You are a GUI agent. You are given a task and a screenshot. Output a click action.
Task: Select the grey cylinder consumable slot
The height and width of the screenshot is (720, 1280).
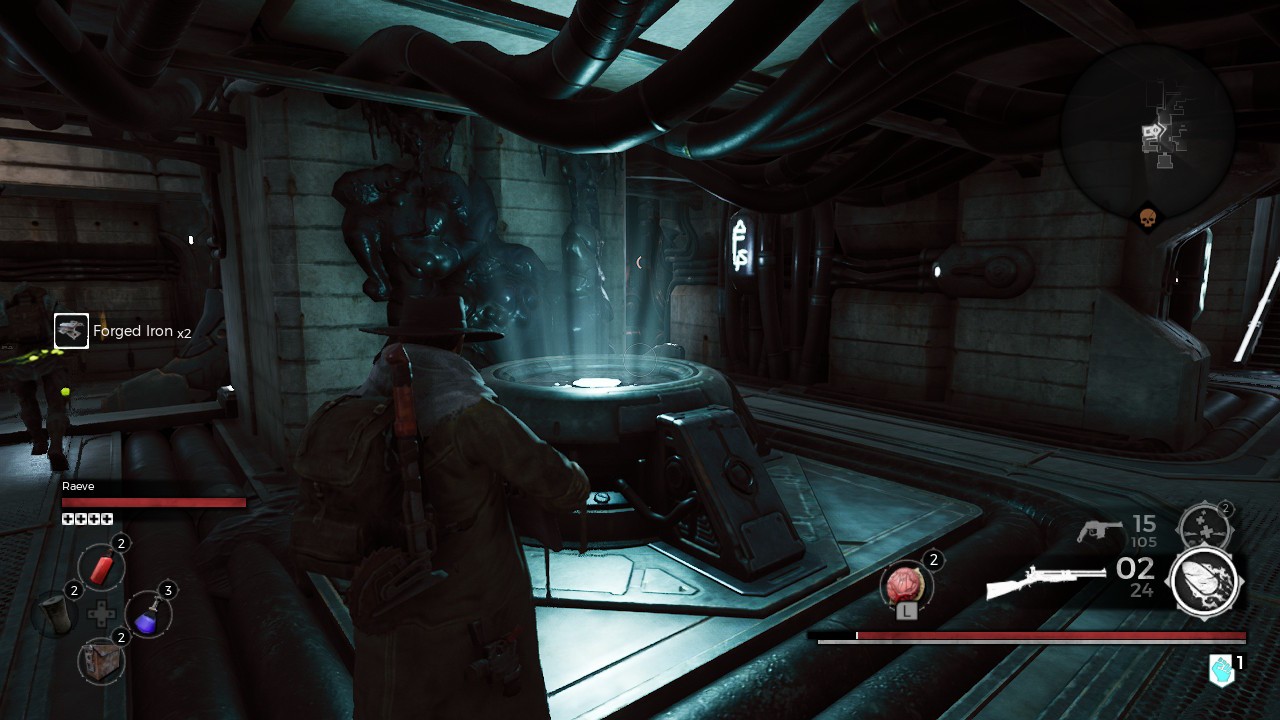click(x=54, y=614)
